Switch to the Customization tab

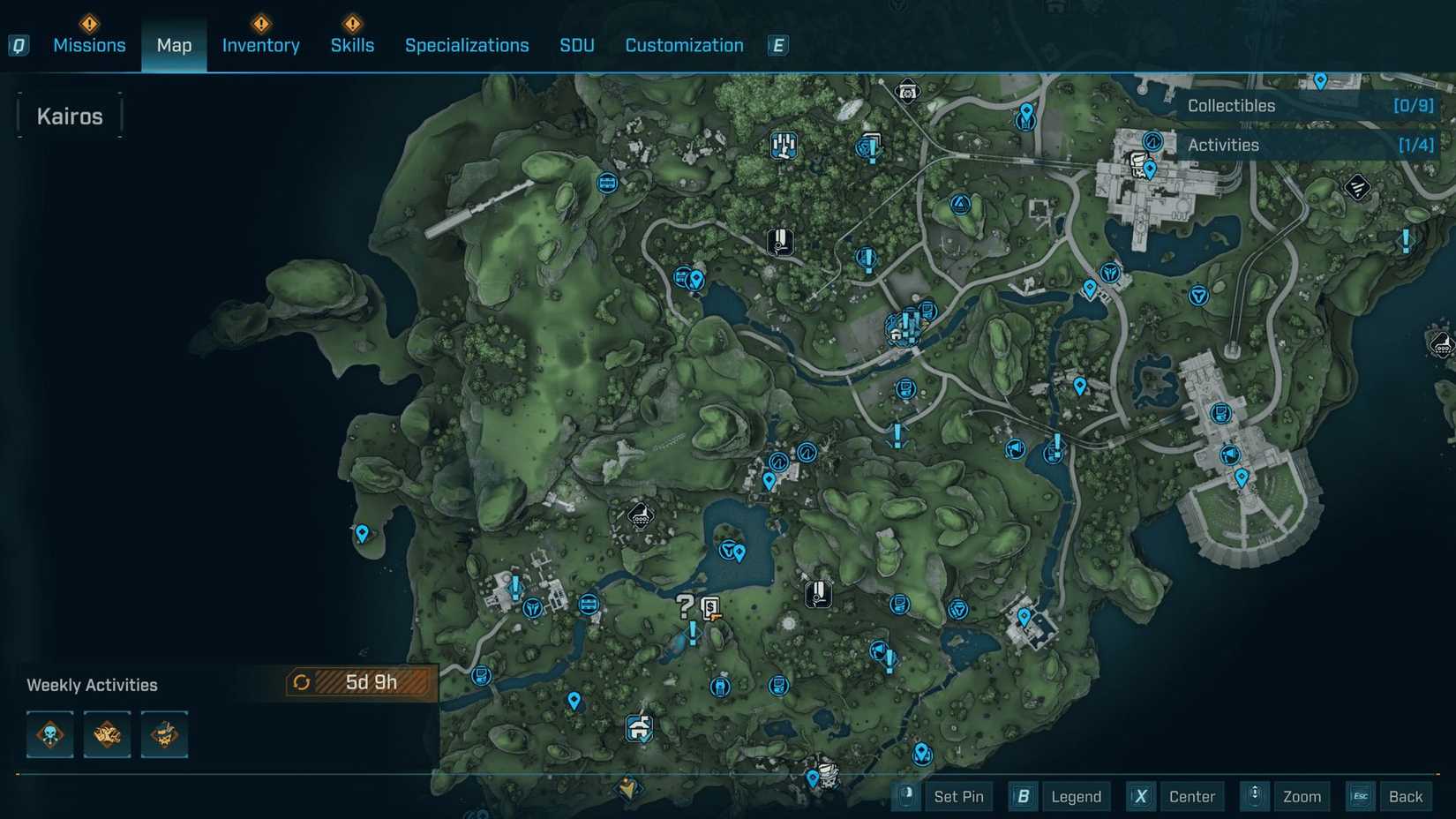pyautogui.click(x=684, y=45)
